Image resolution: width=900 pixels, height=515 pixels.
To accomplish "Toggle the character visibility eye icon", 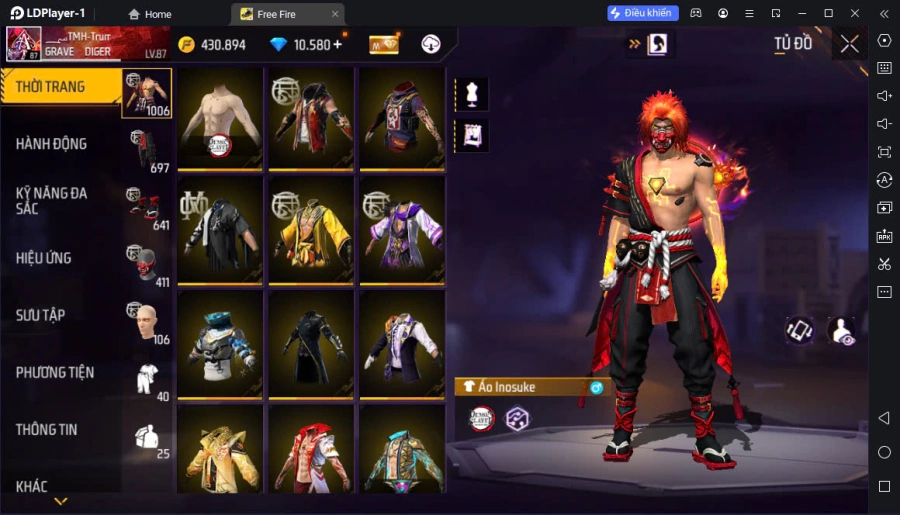I will click(842, 331).
